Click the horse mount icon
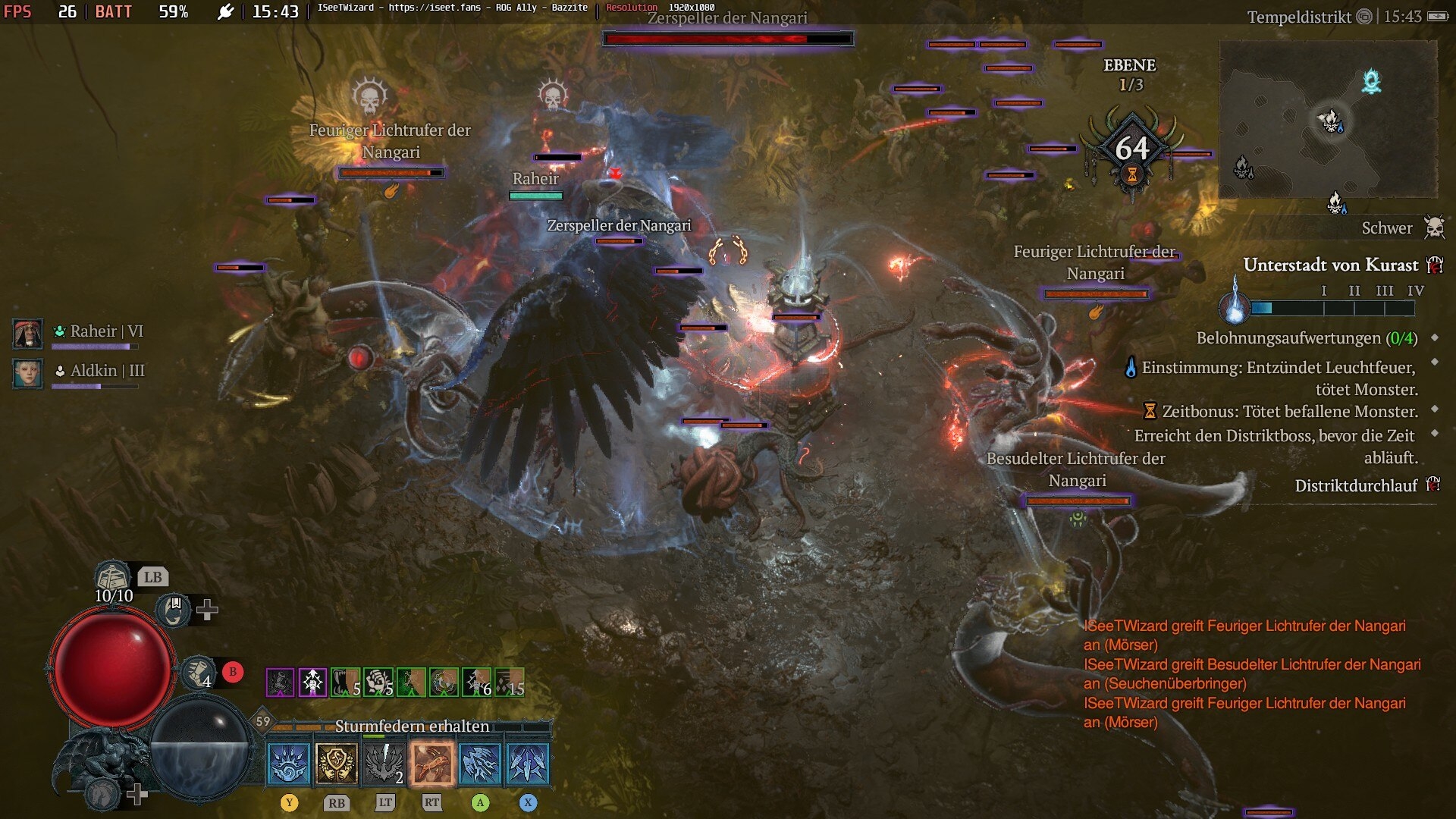Viewport: 1456px width, 819px height. coord(103,794)
